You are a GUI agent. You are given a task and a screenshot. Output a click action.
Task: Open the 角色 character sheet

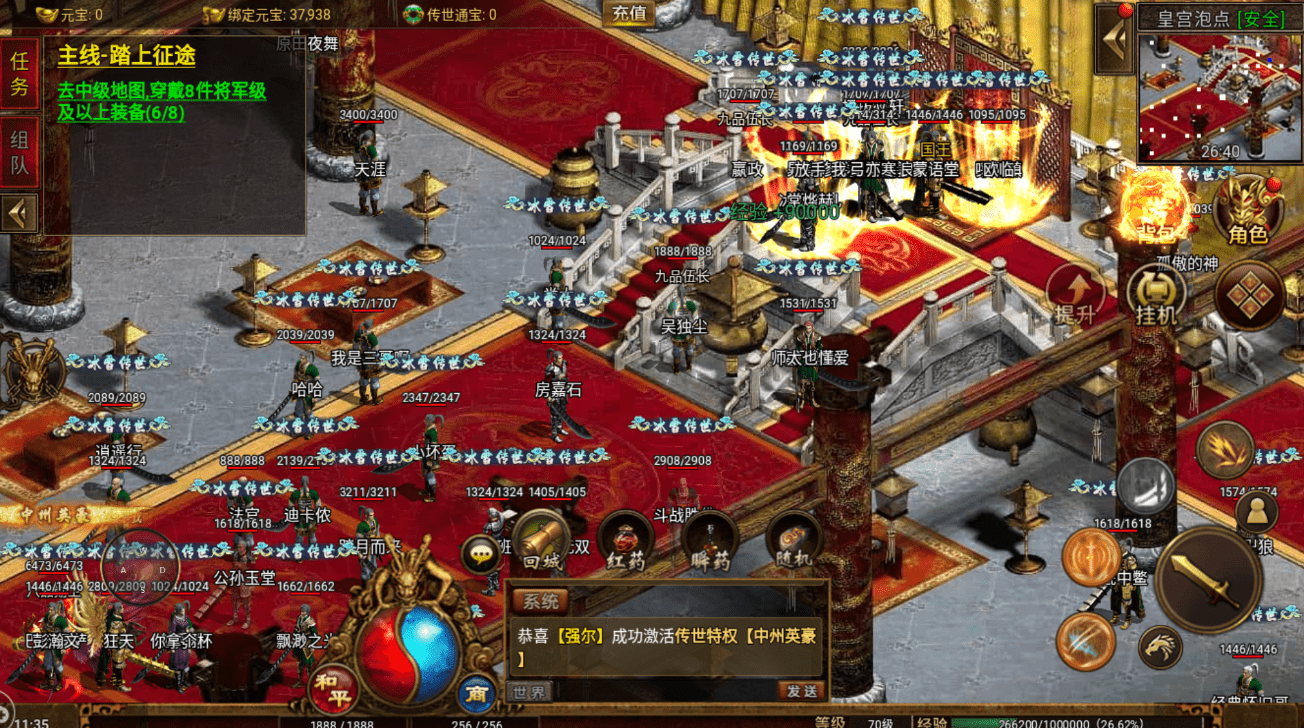[1248, 210]
